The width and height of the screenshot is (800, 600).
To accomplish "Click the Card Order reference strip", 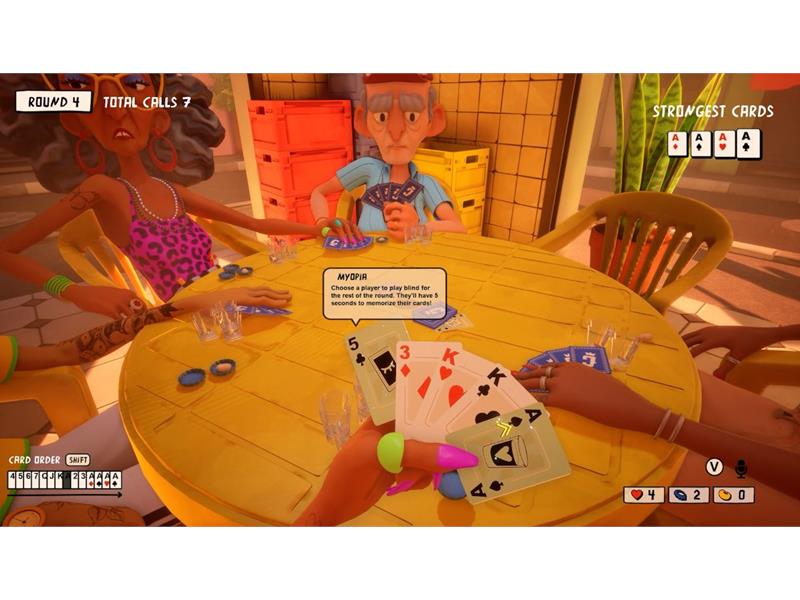I will point(64,479).
